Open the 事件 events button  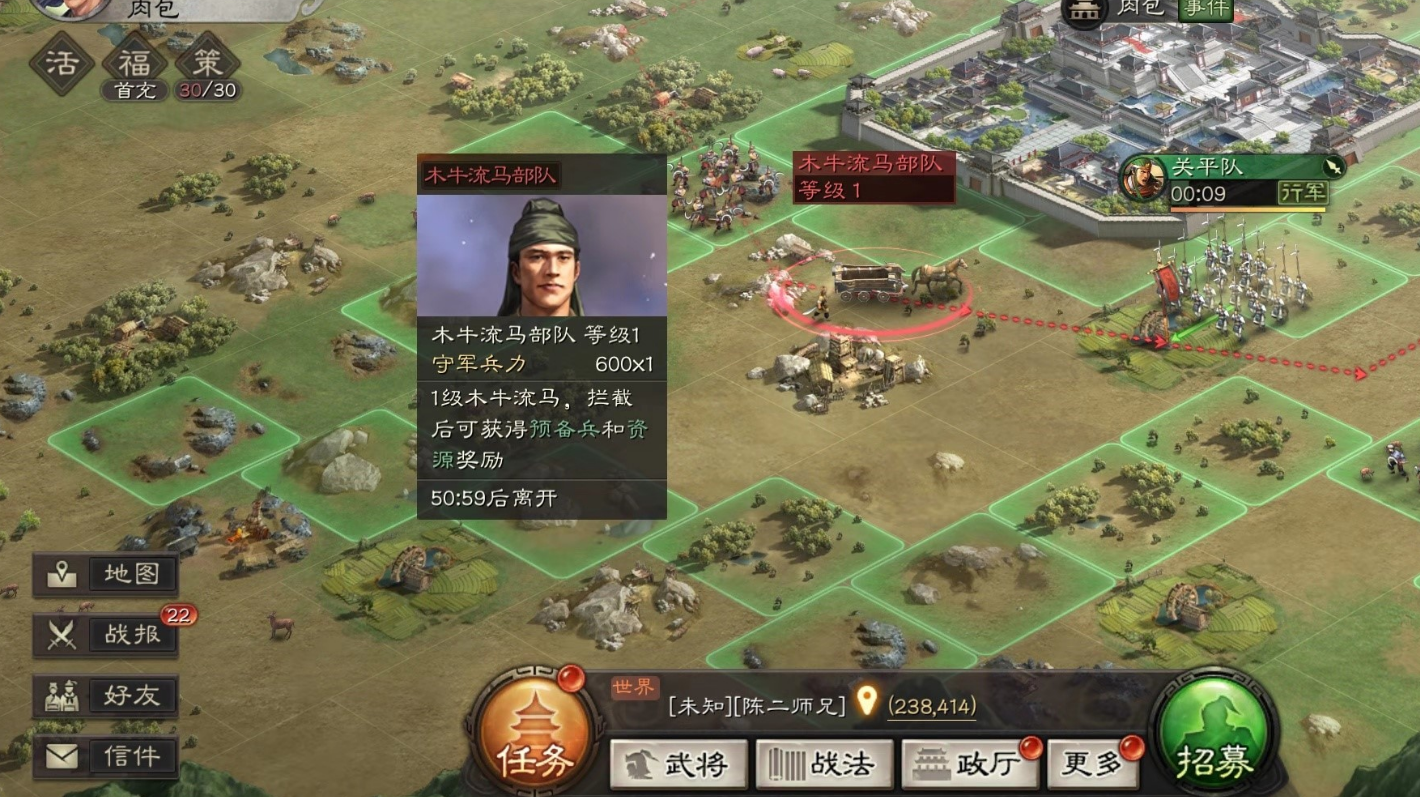[1205, 9]
